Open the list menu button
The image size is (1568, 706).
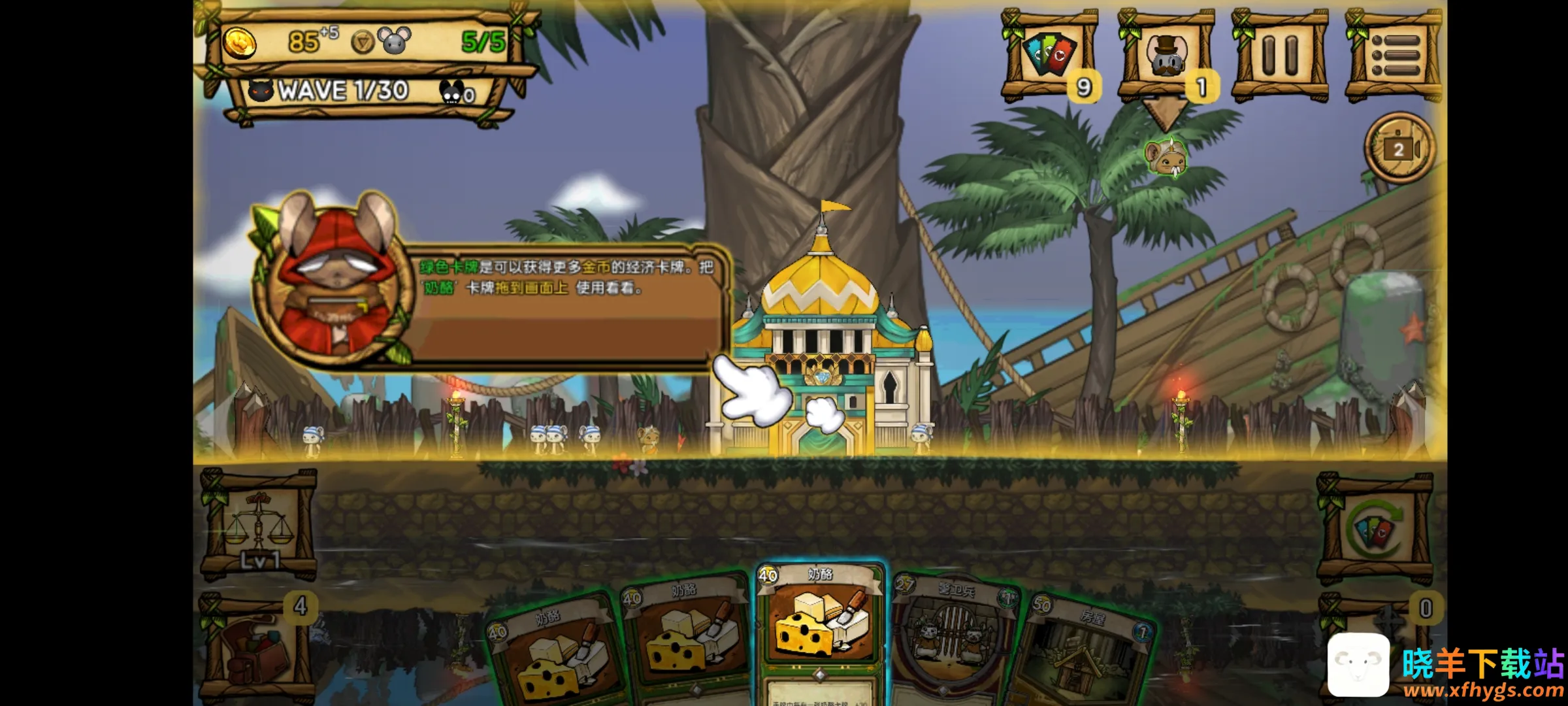(x=1394, y=55)
